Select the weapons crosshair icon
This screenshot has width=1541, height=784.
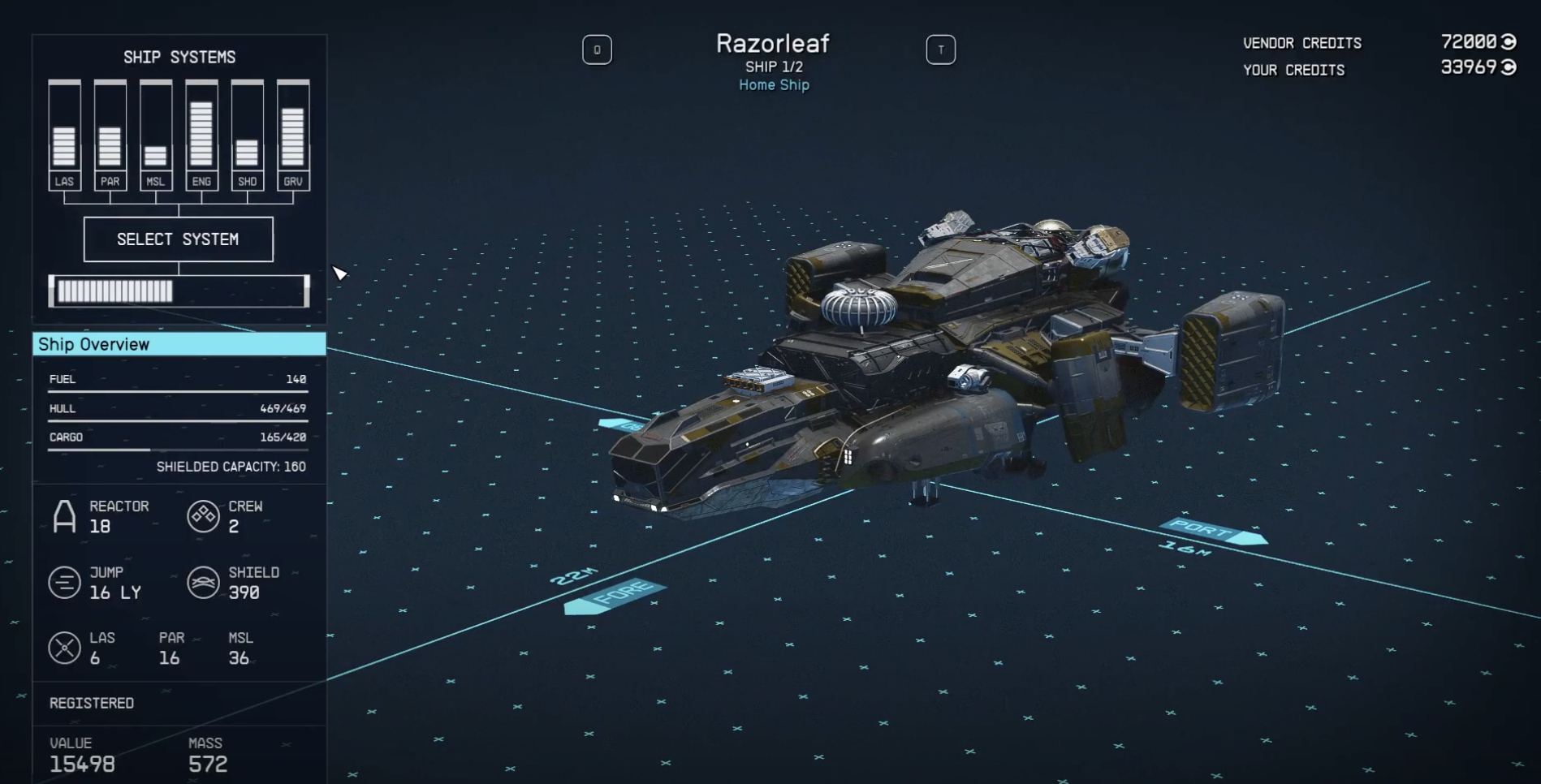tap(65, 648)
